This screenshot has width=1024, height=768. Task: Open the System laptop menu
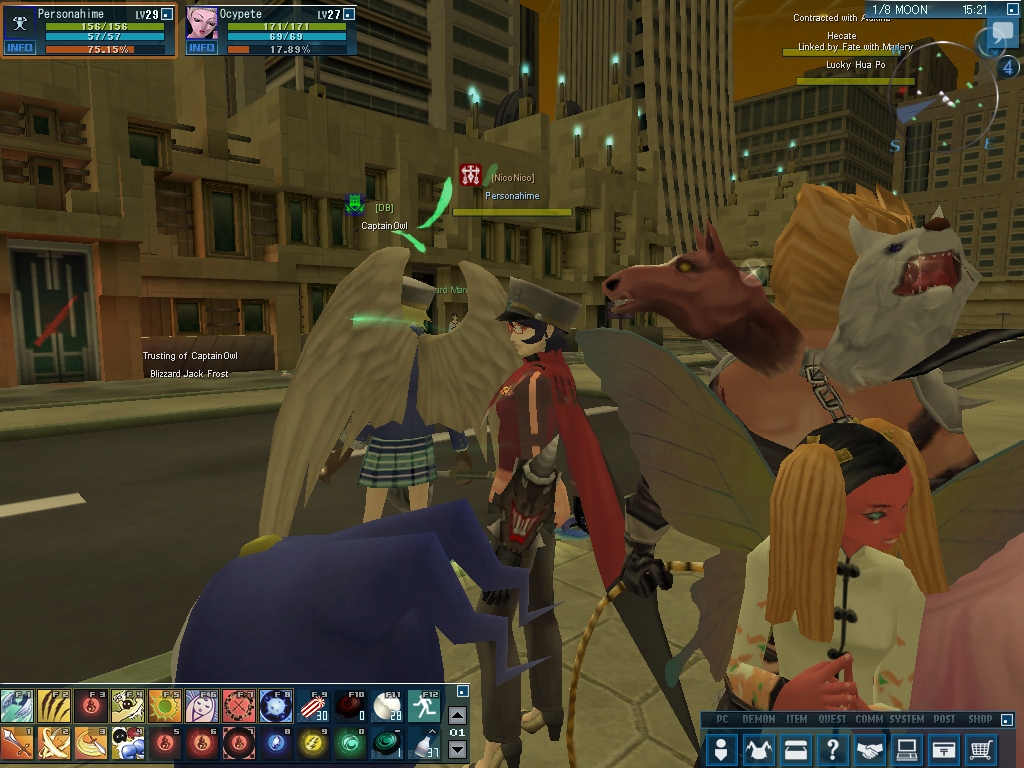(x=907, y=748)
